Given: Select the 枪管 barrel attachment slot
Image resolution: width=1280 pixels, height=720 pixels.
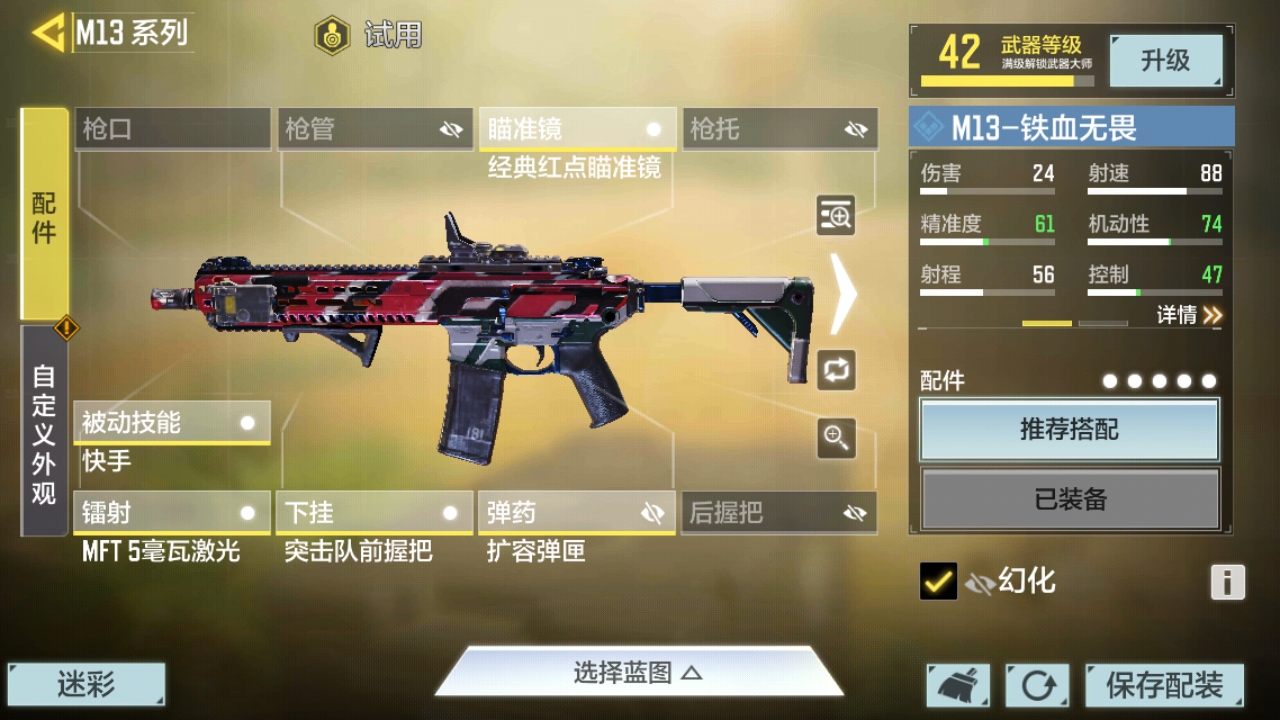Looking at the screenshot, I should click(375, 129).
